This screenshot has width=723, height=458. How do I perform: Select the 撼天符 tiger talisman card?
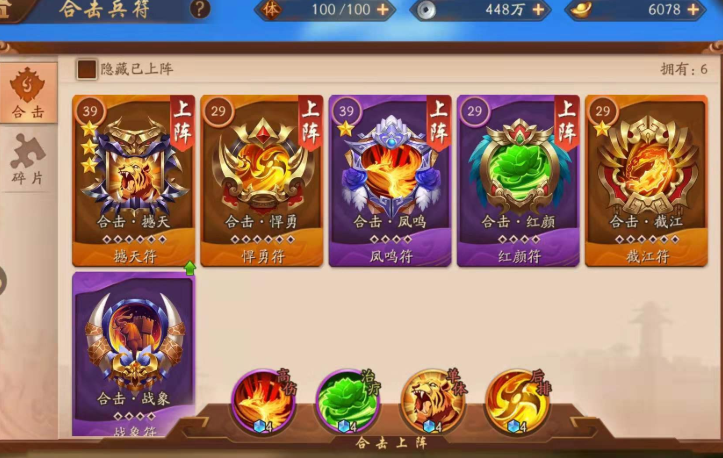coord(133,180)
